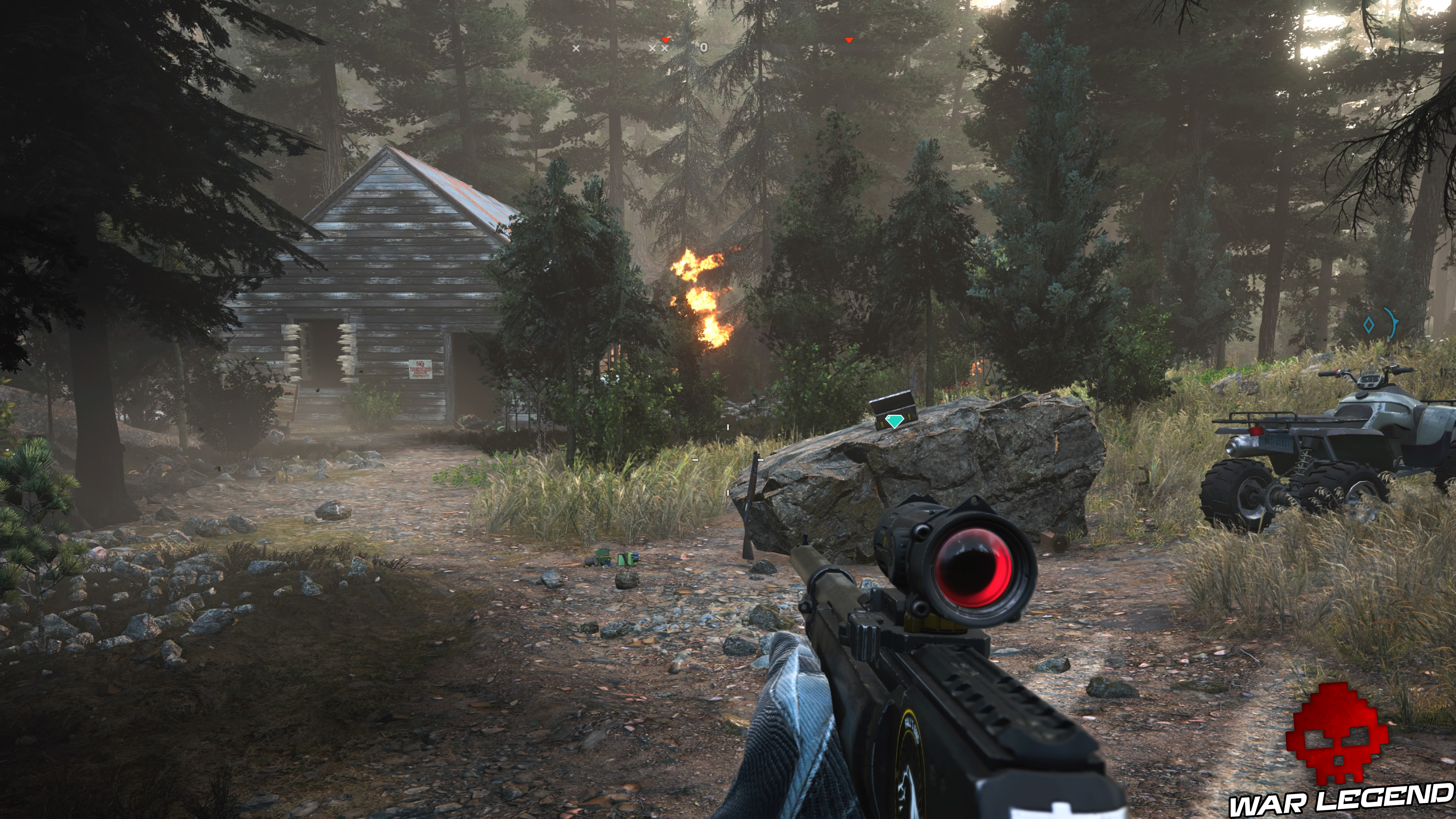The height and width of the screenshot is (819, 1456).
Task: Select the blue hollow diamond waypoint marker
Action: tap(1368, 325)
